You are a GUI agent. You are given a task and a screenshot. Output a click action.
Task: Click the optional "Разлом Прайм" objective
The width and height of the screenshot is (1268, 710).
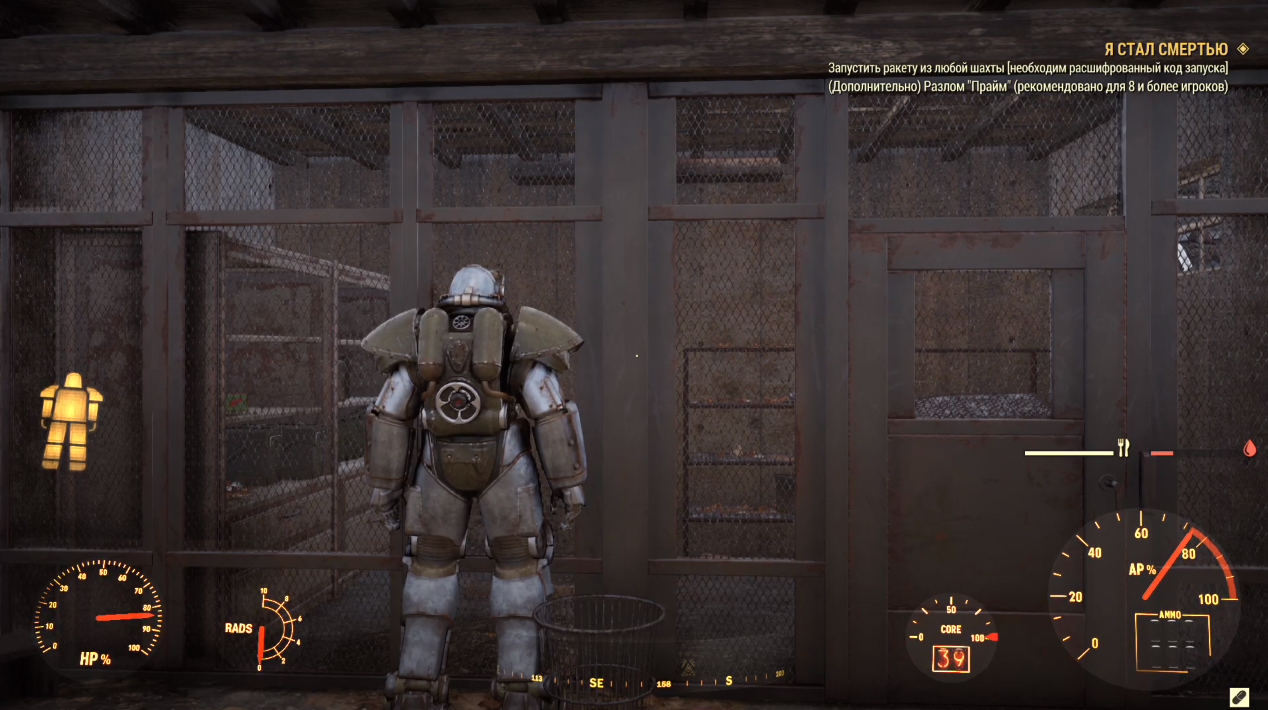[1028, 86]
